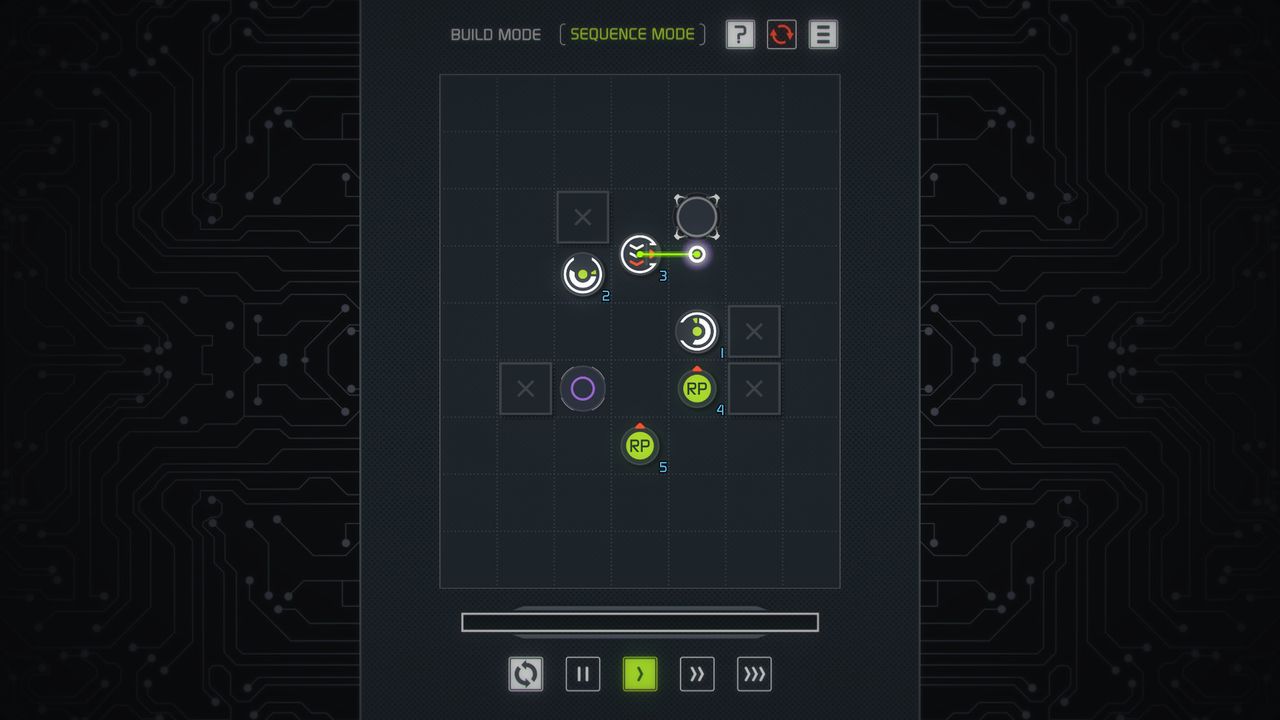Switch to Build Mode
Image resolution: width=1280 pixels, height=720 pixels.
click(x=495, y=35)
